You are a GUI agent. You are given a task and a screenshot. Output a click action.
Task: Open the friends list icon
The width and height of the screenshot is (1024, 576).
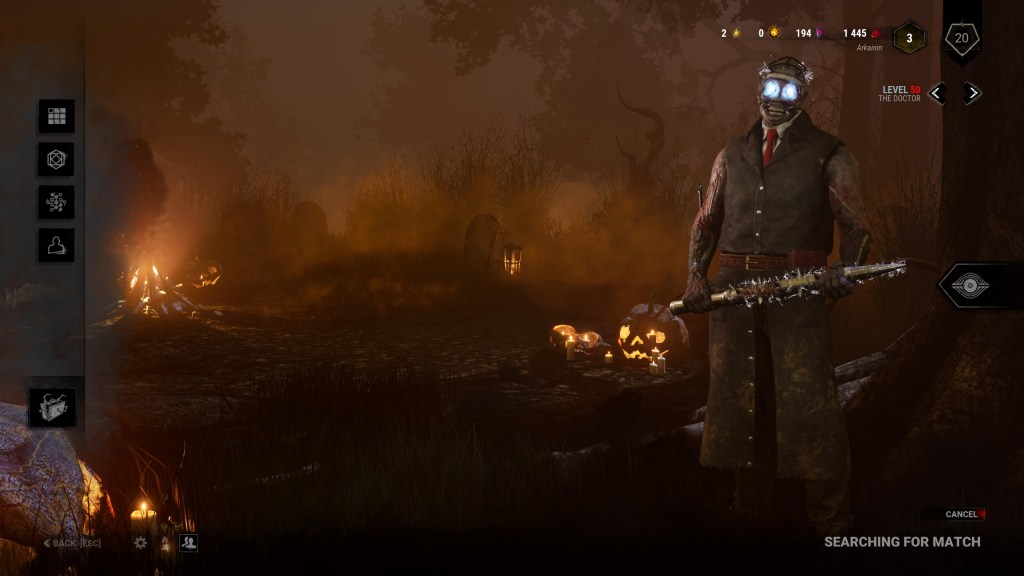click(188, 543)
